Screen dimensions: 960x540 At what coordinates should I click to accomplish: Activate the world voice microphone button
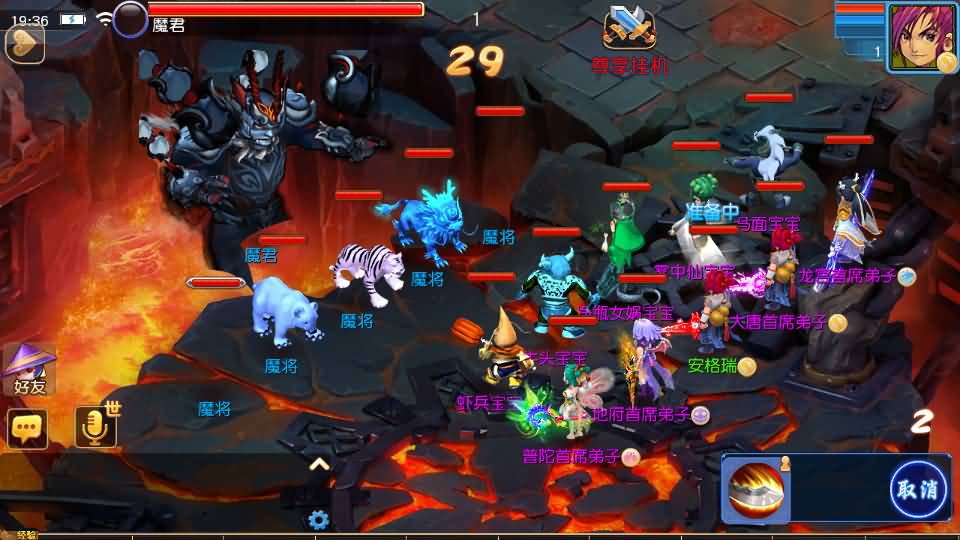click(x=96, y=427)
